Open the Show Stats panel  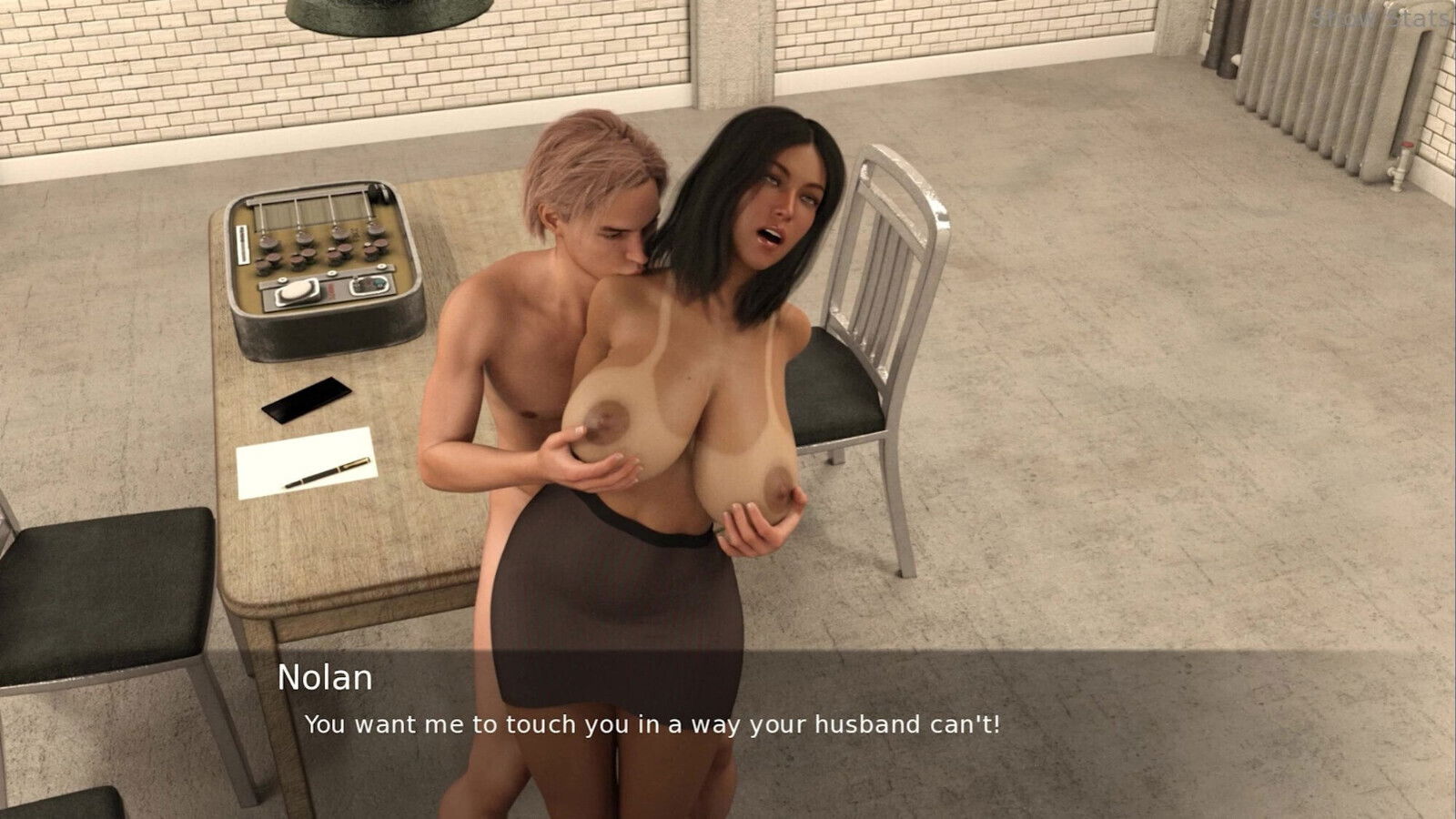[x=1381, y=17]
